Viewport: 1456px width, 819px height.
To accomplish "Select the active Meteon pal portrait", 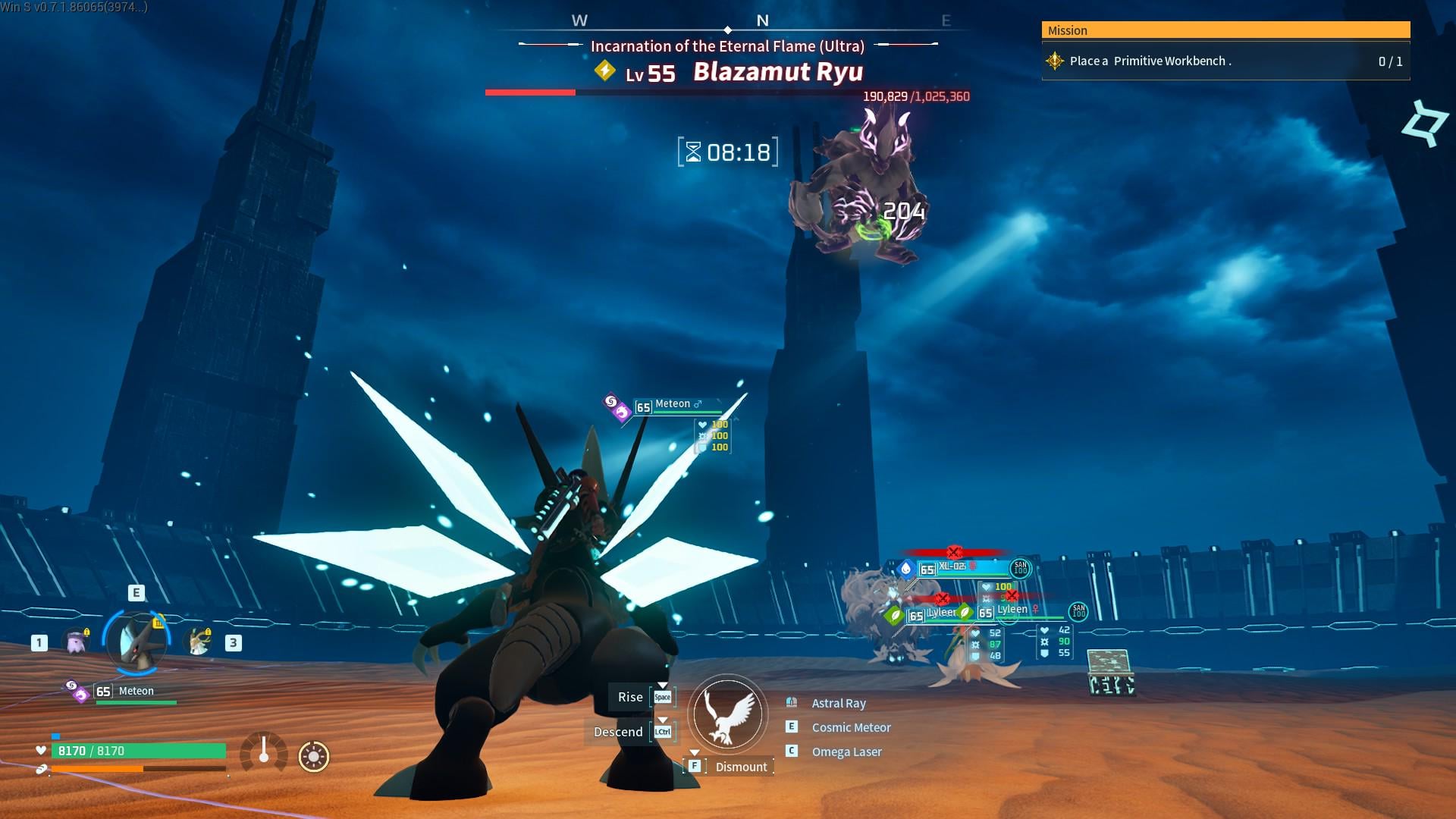I will (136, 642).
